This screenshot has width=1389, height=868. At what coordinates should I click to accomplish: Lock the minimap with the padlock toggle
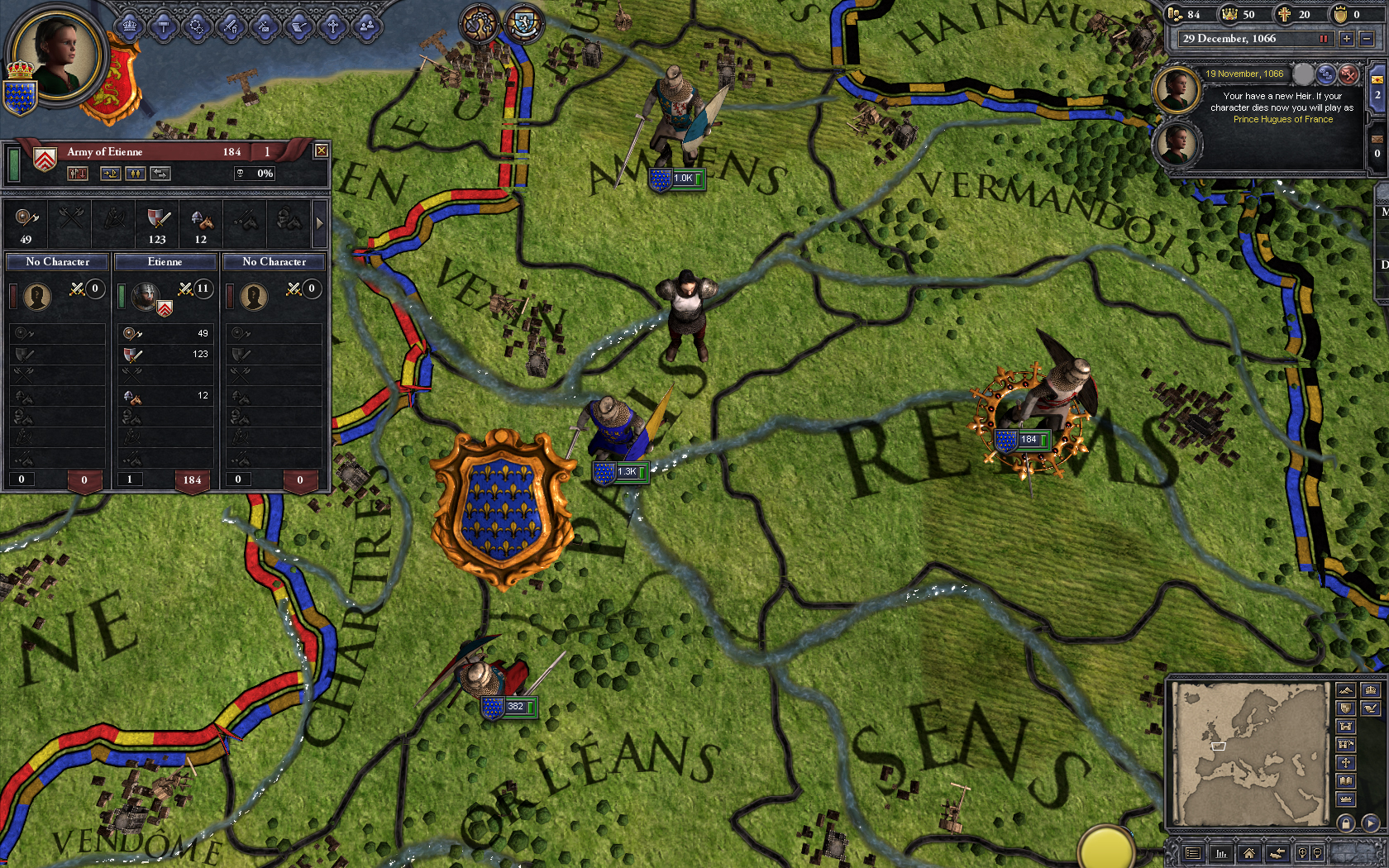1346,823
